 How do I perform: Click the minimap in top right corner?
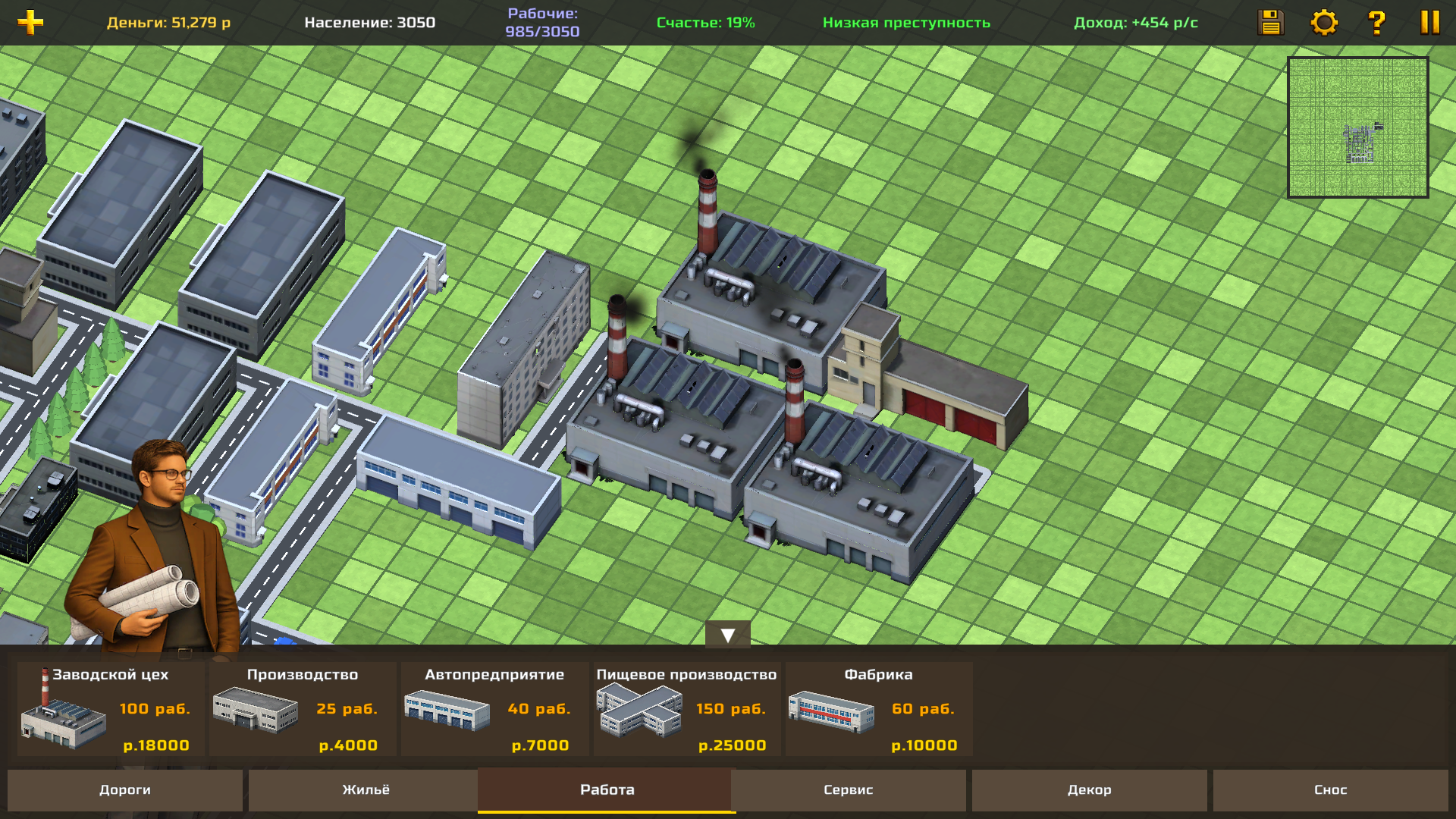pyautogui.click(x=1357, y=125)
